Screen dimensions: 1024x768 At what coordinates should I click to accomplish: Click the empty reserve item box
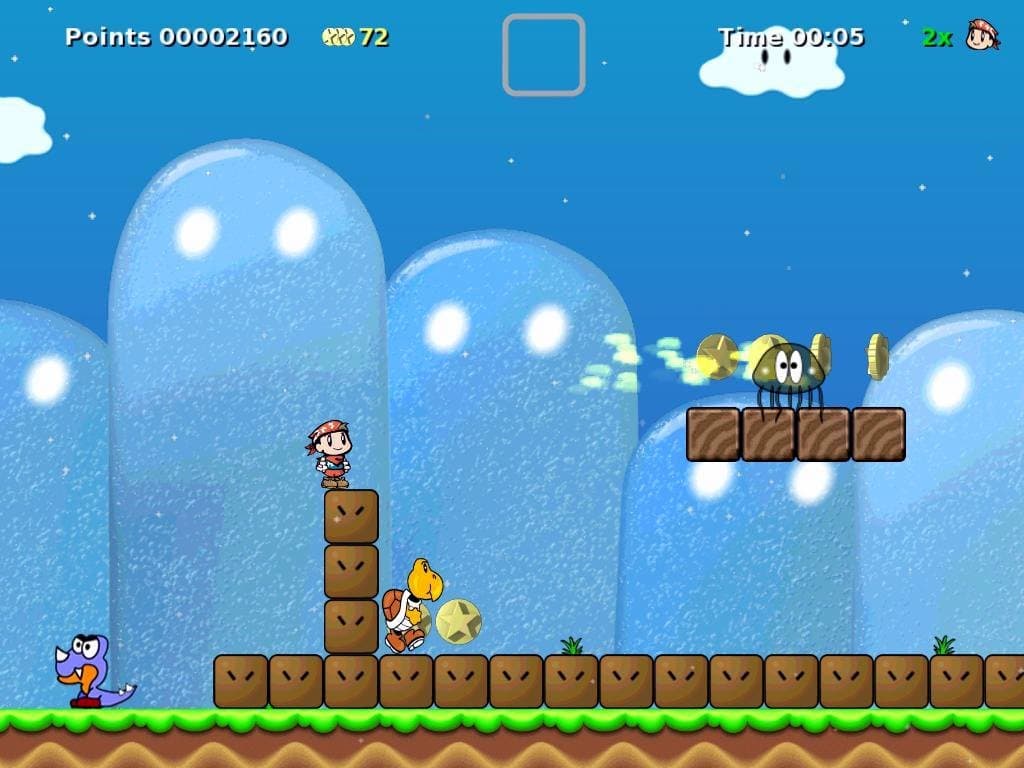(x=543, y=55)
